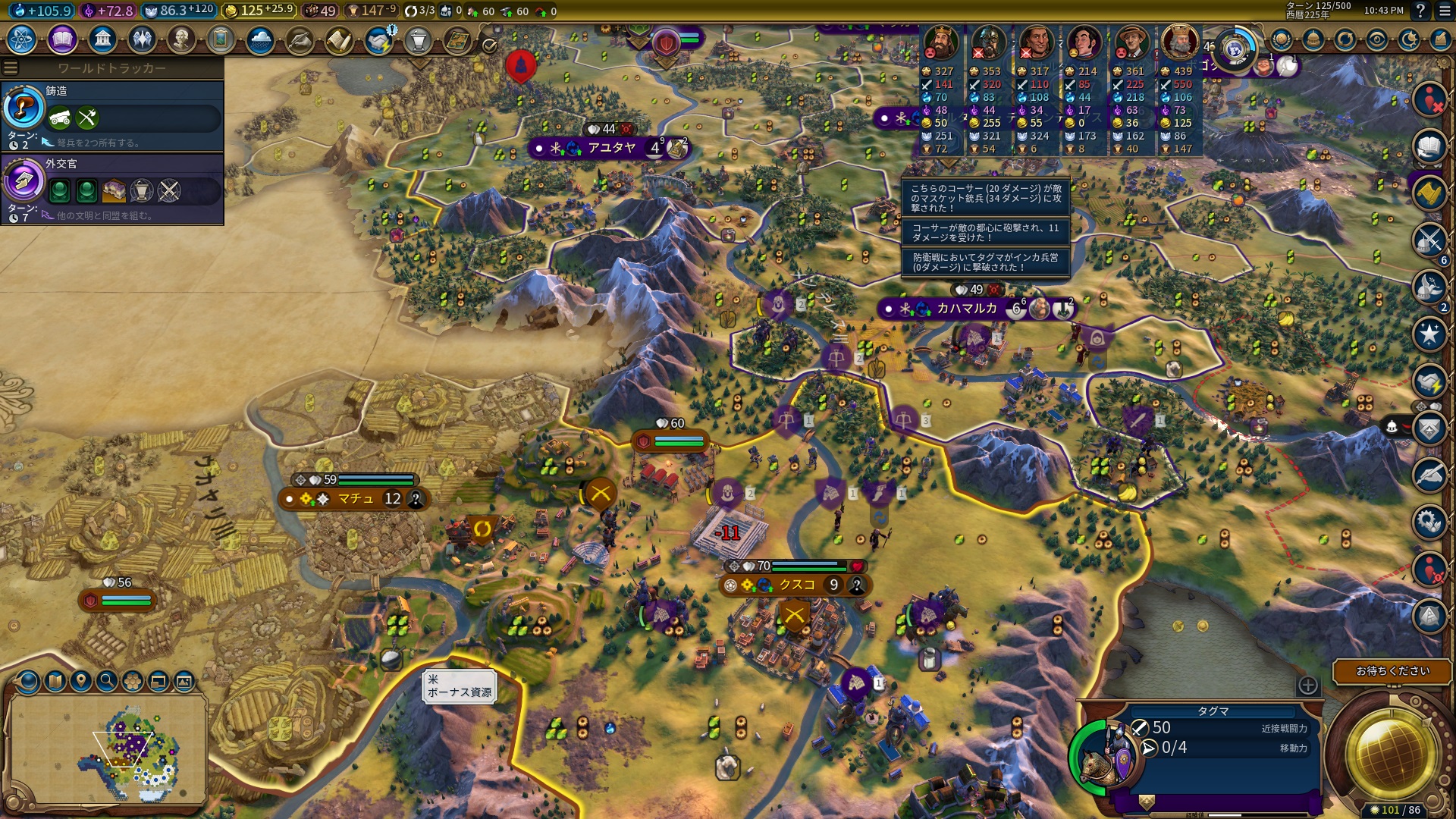The width and height of the screenshot is (1456, 819).
Task: Select the カハマルカ city banner
Action: [966, 309]
